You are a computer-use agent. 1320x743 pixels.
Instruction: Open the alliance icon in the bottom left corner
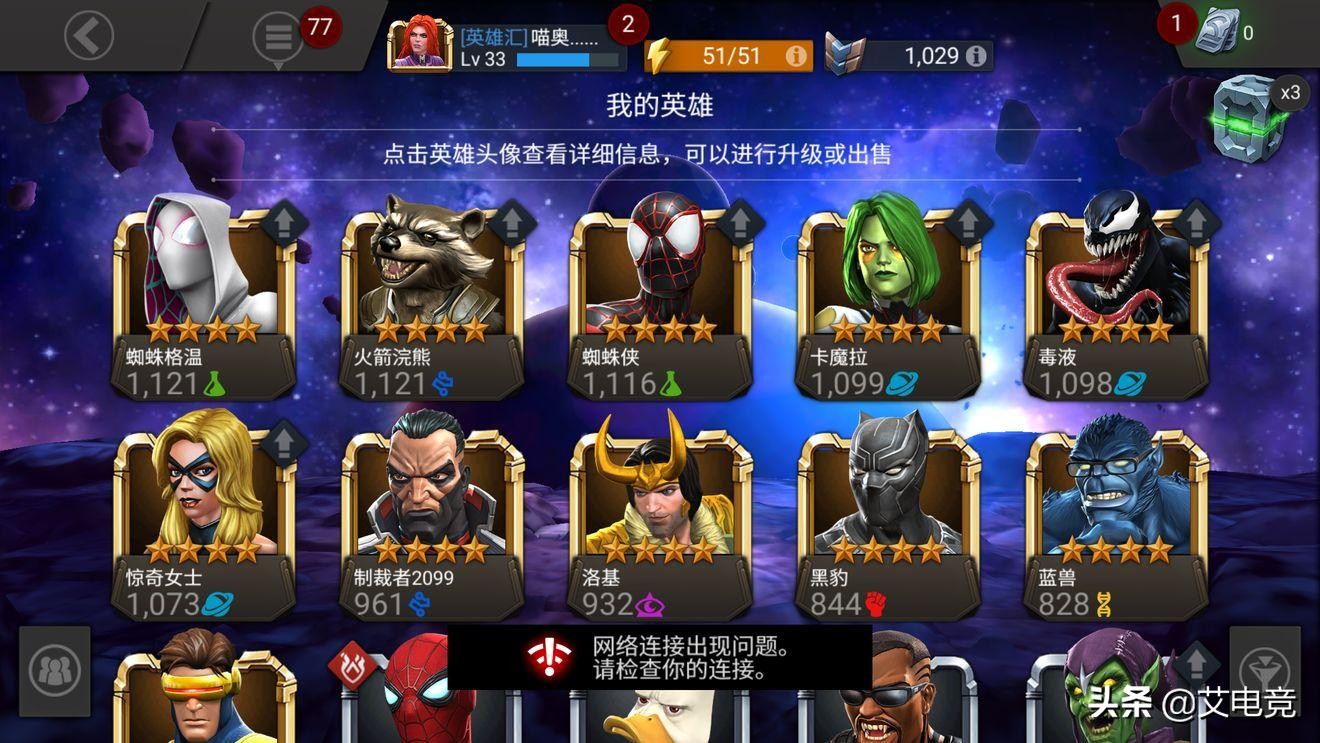point(55,672)
